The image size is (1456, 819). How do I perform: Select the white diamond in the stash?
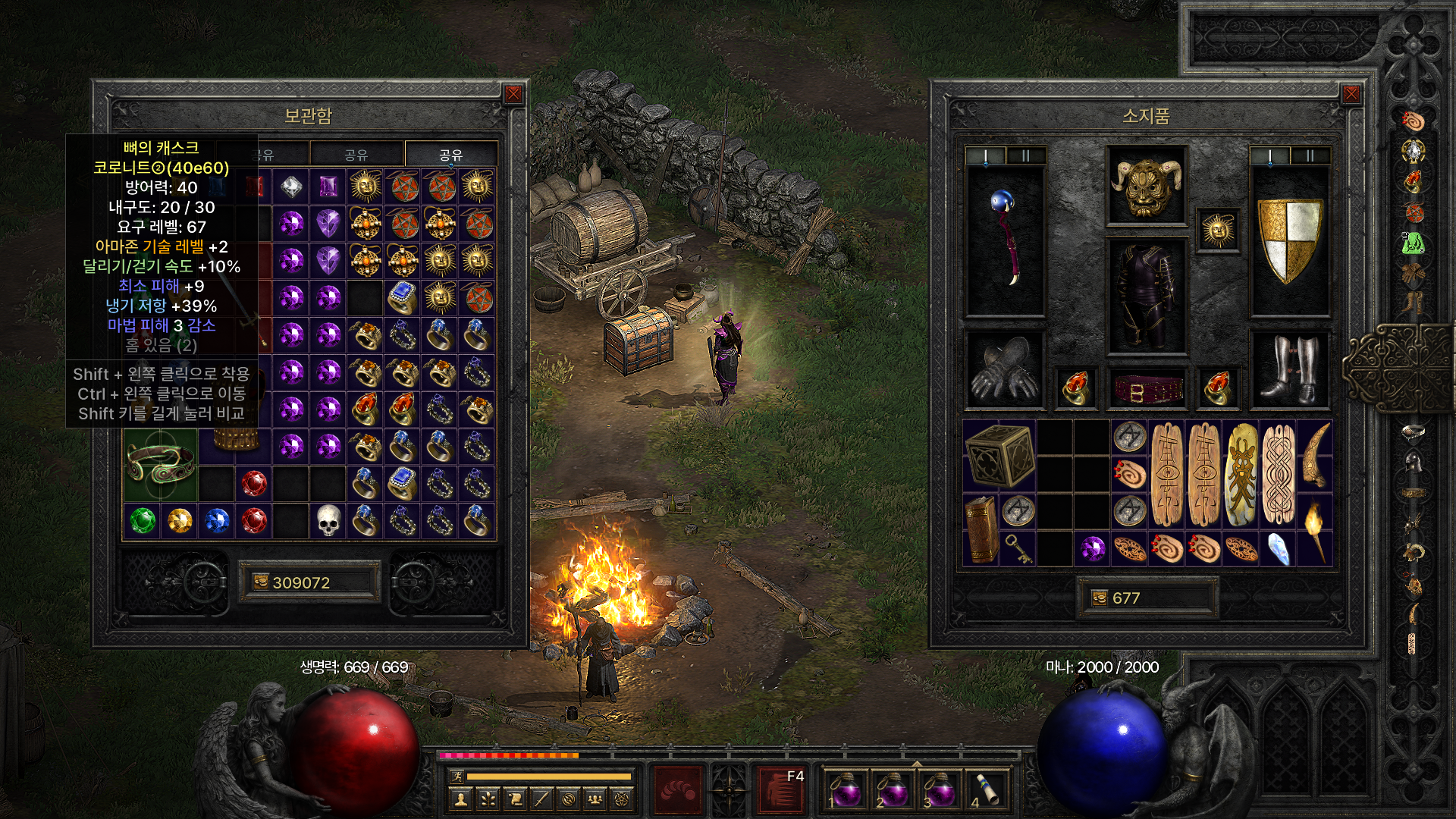[290, 186]
